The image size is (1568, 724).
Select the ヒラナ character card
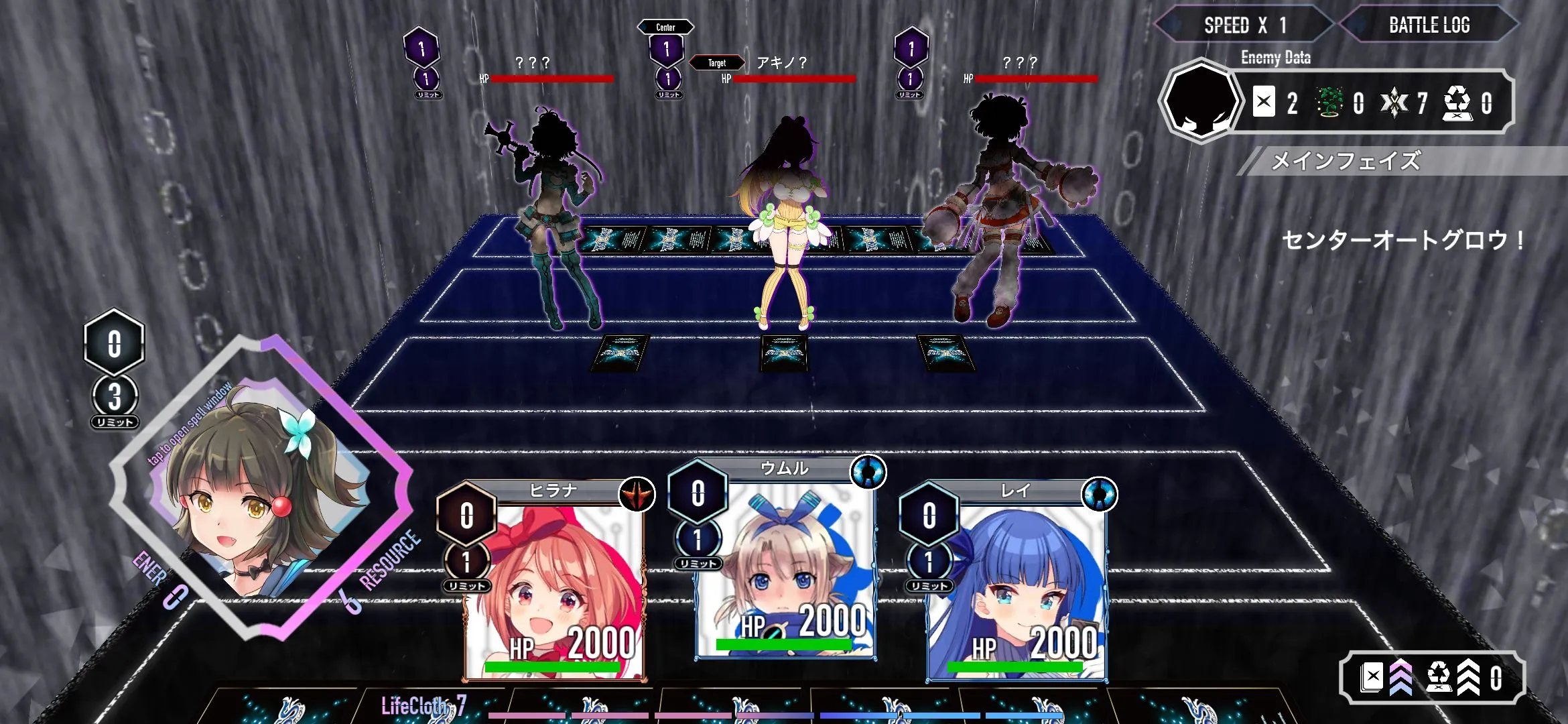[553, 583]
